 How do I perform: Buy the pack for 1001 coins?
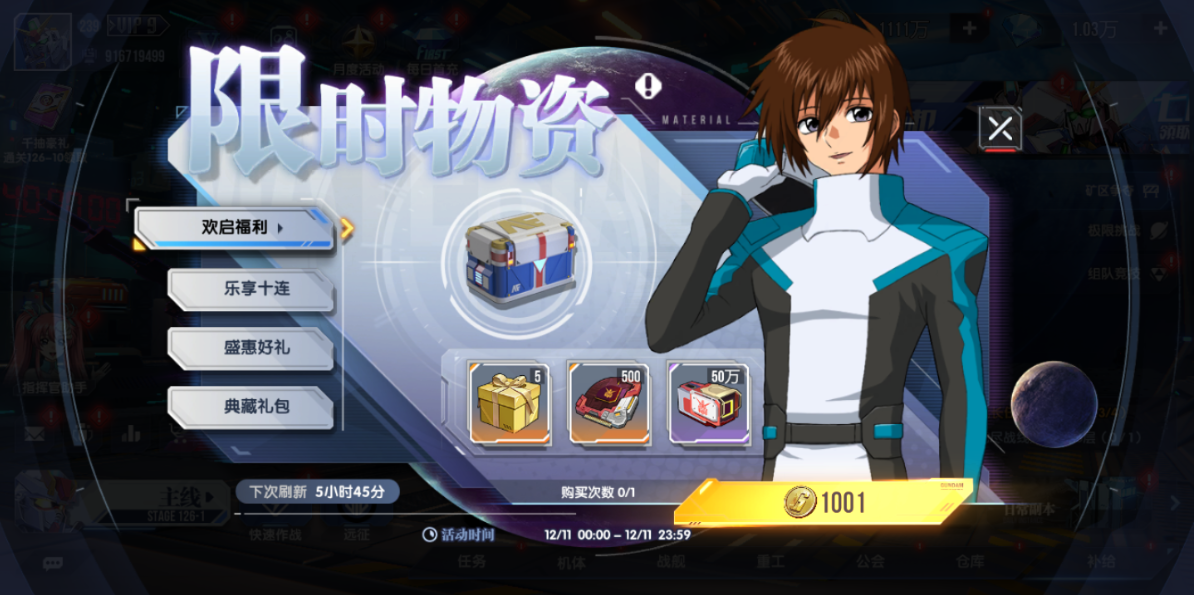824,502
